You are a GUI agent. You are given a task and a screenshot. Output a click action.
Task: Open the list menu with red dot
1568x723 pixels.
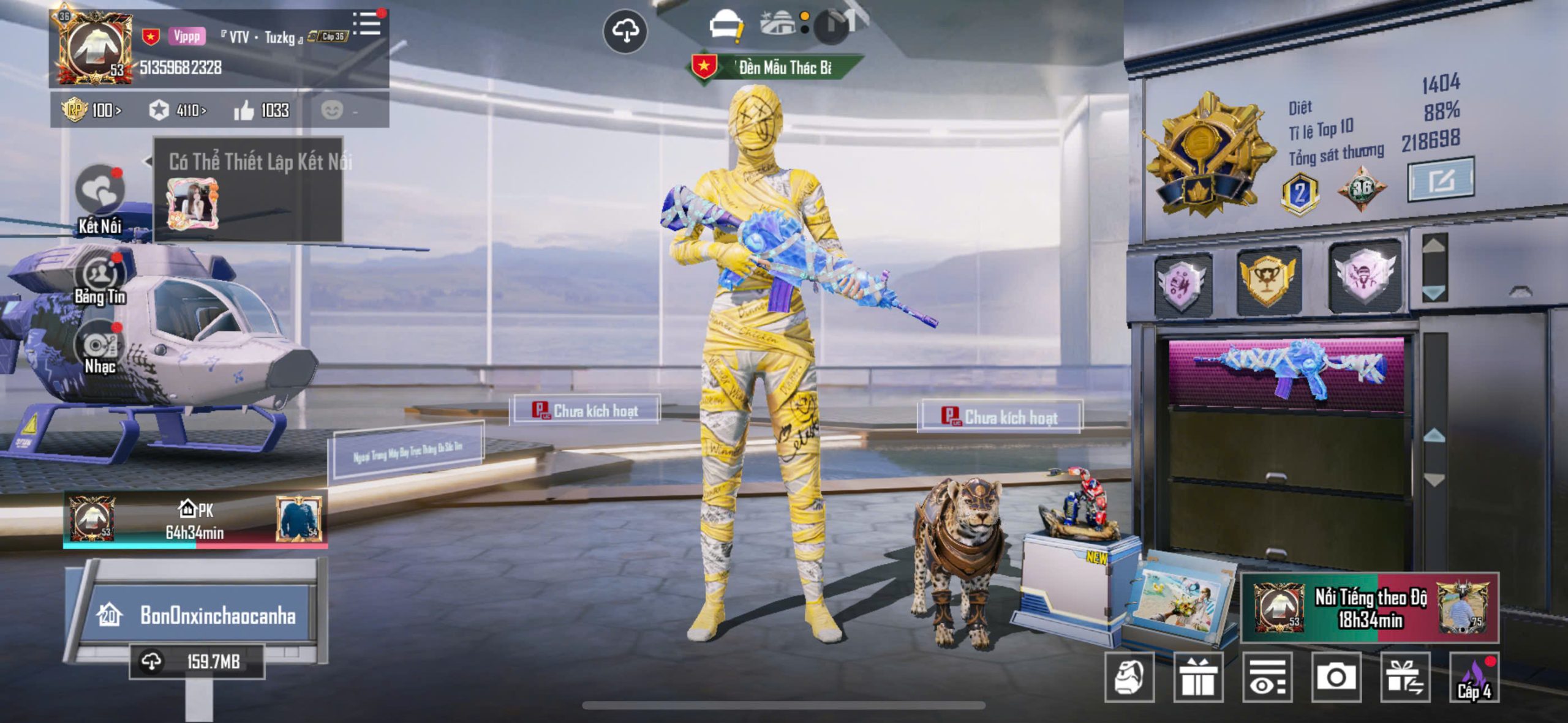(368, 24)
